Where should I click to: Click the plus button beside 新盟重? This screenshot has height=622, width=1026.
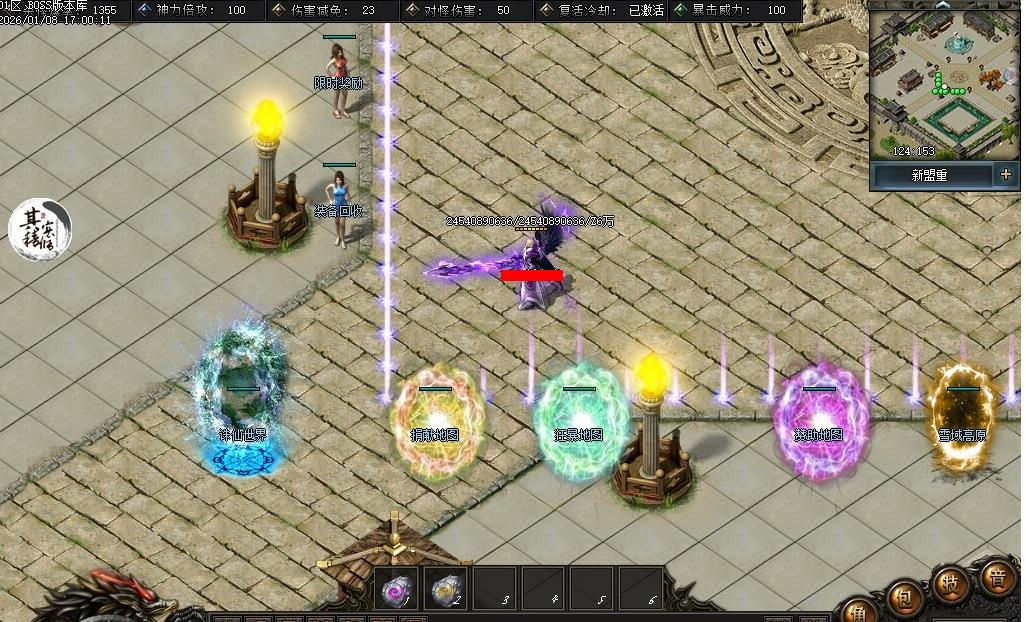point(1005,175)
